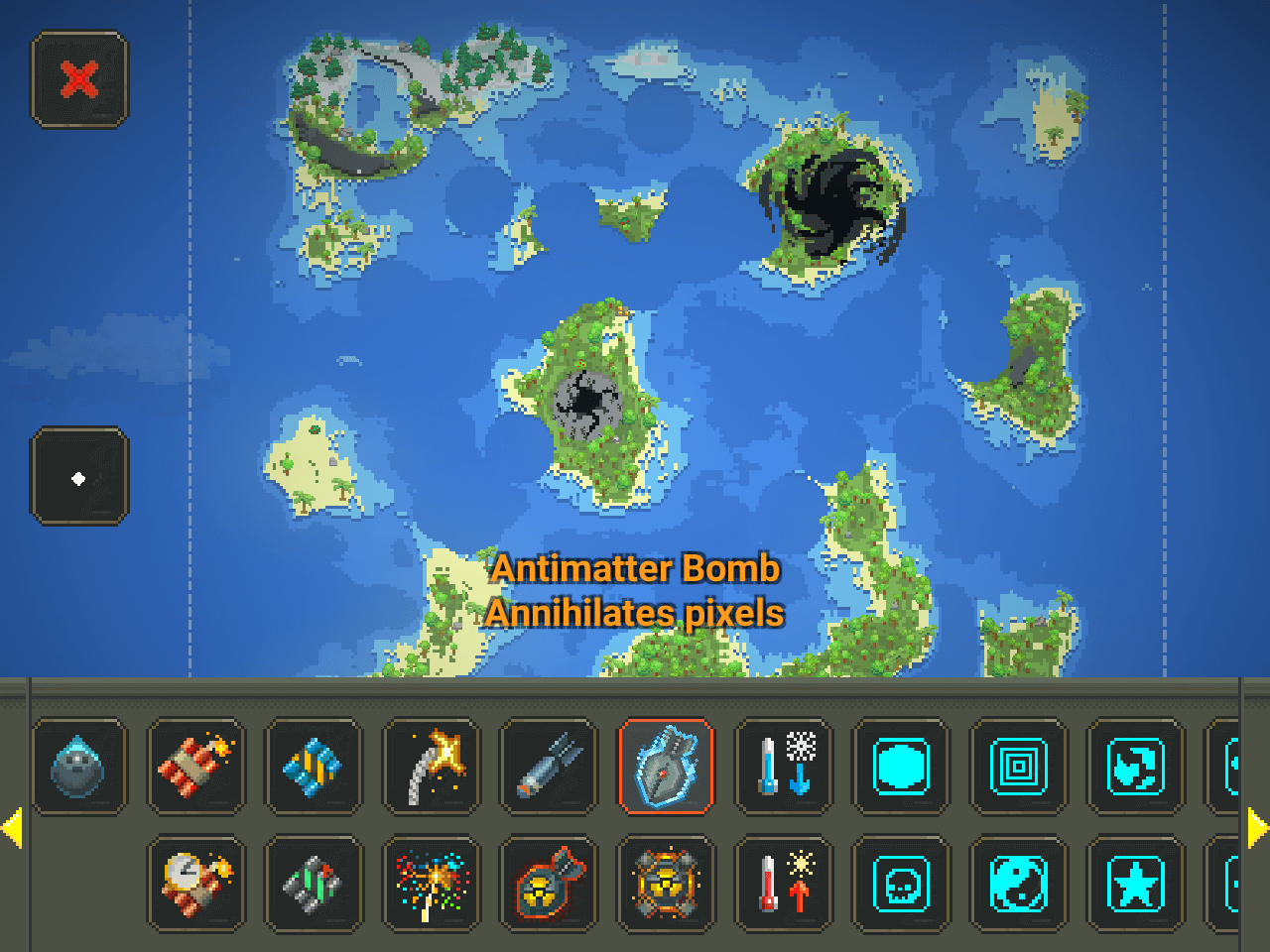This screenshot has height=952, width=1270.
Task: Choose the grey bomb with blue fins
Action: point(548,767)
